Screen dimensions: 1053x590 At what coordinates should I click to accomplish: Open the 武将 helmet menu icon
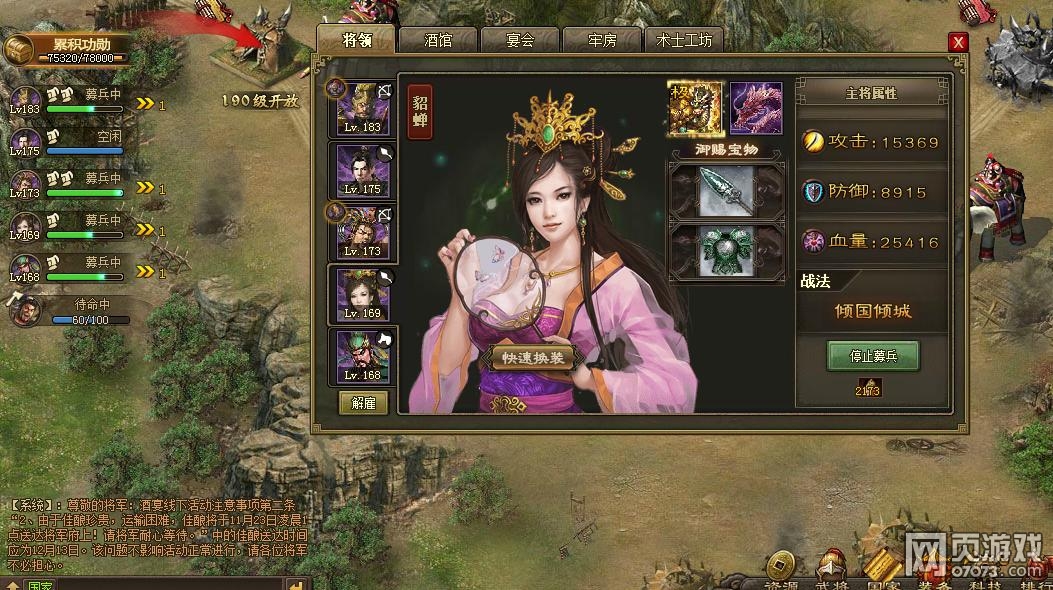tap(830, 566)
